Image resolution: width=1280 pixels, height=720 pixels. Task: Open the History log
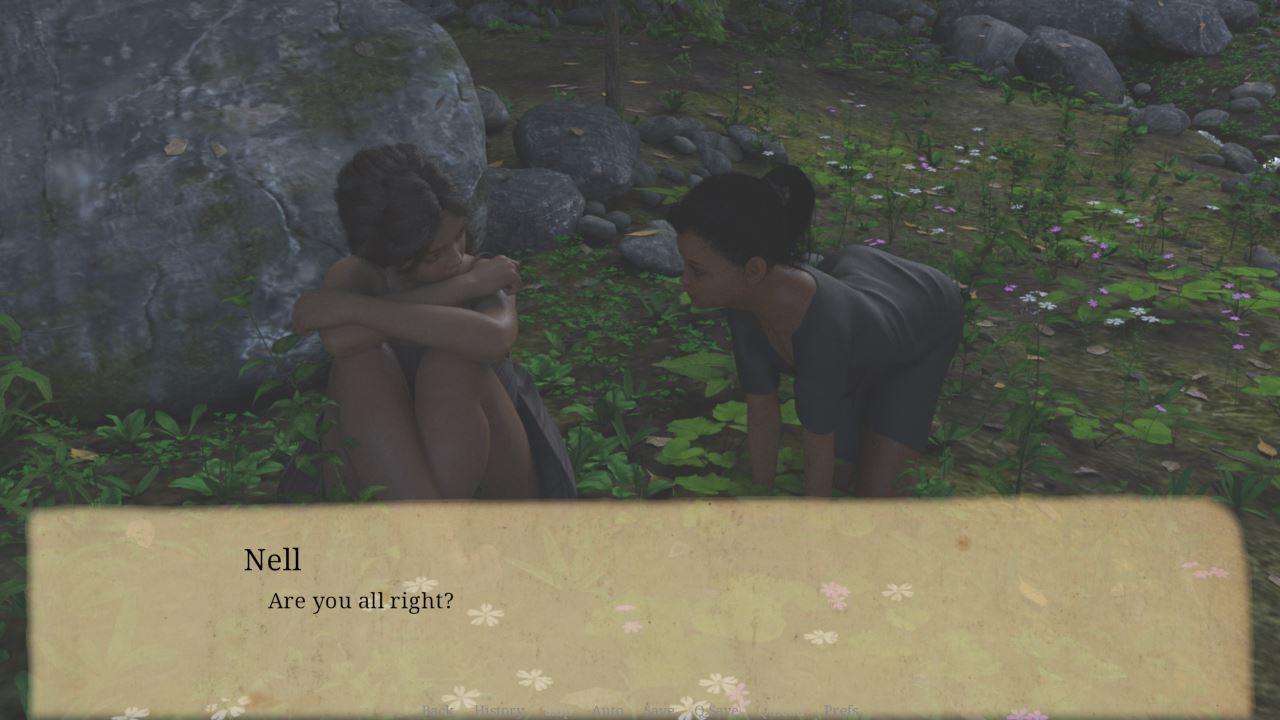pyautogui.click(x=499, y=710)
